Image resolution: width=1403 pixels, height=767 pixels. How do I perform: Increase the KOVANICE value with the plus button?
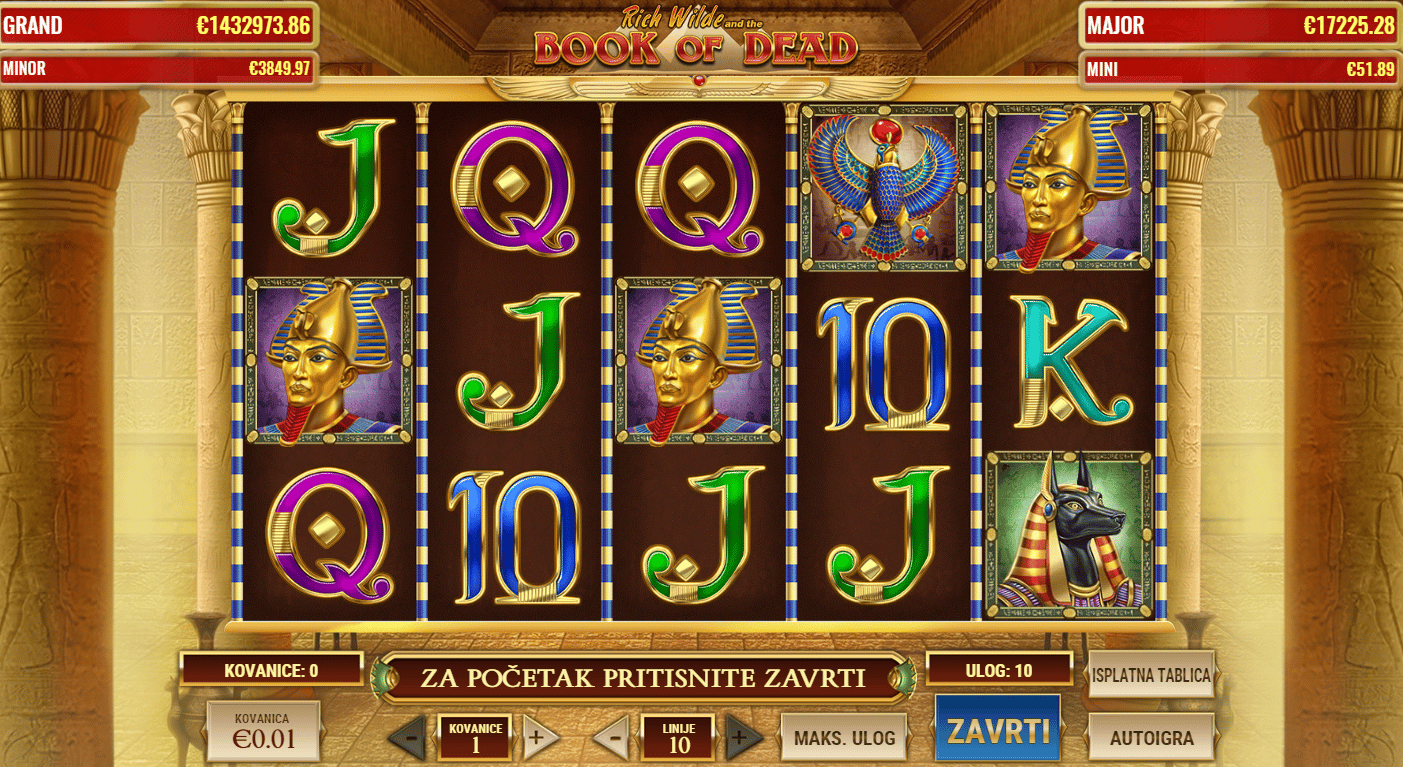pos(540,736)
